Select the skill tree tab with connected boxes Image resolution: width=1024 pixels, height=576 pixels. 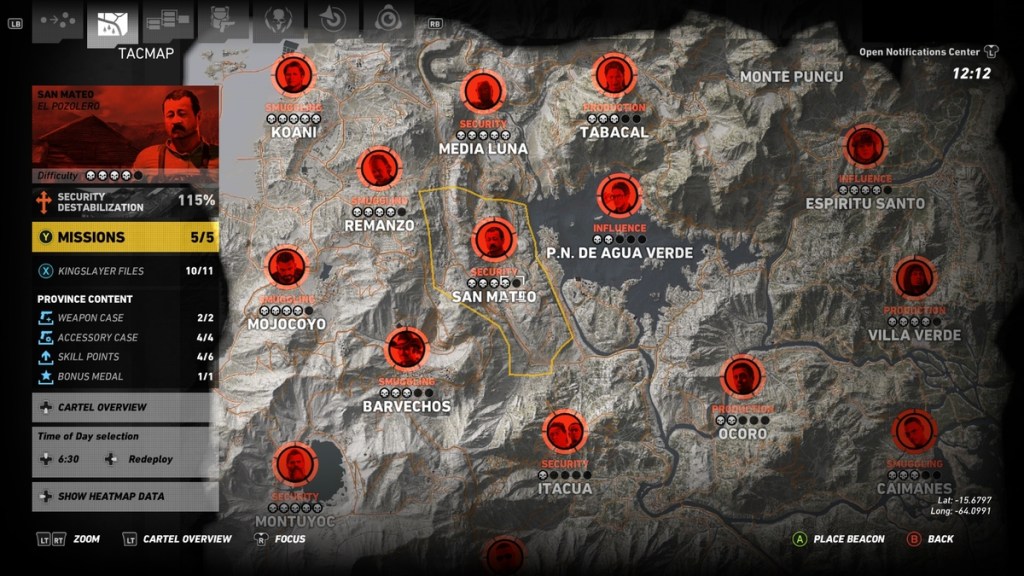[168, 20]
